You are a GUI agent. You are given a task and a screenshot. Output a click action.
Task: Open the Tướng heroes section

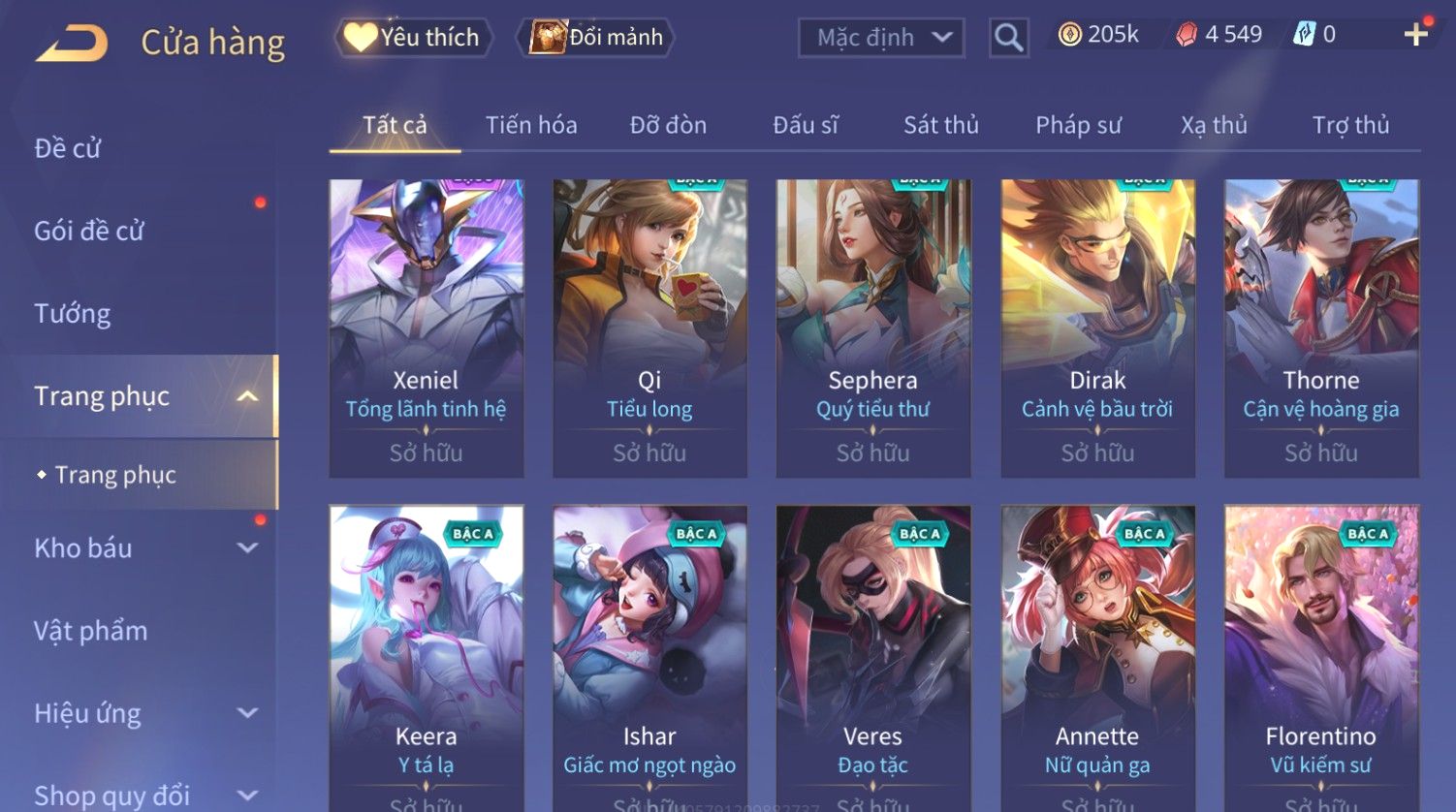[x=73, y=314]
